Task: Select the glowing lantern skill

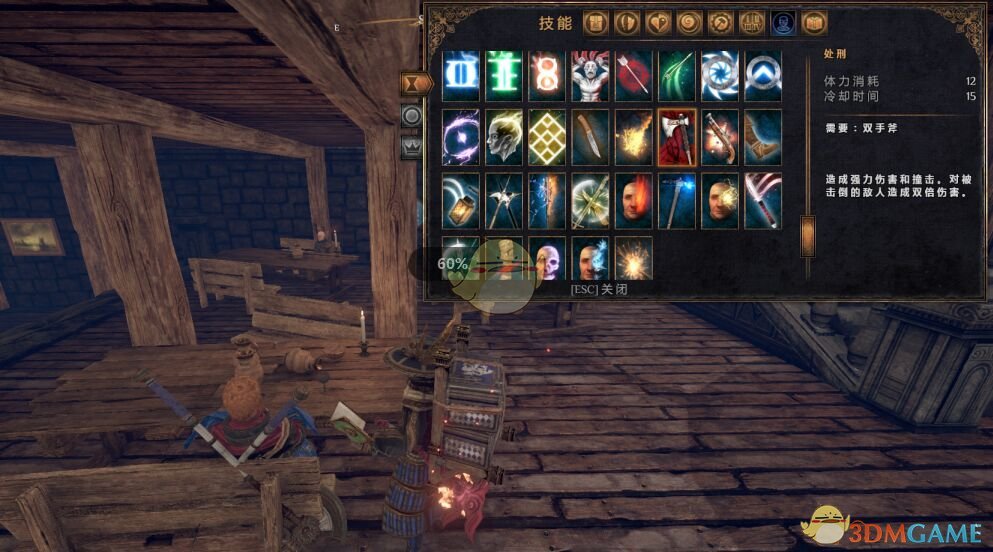Action: click(x=461, y=199)
